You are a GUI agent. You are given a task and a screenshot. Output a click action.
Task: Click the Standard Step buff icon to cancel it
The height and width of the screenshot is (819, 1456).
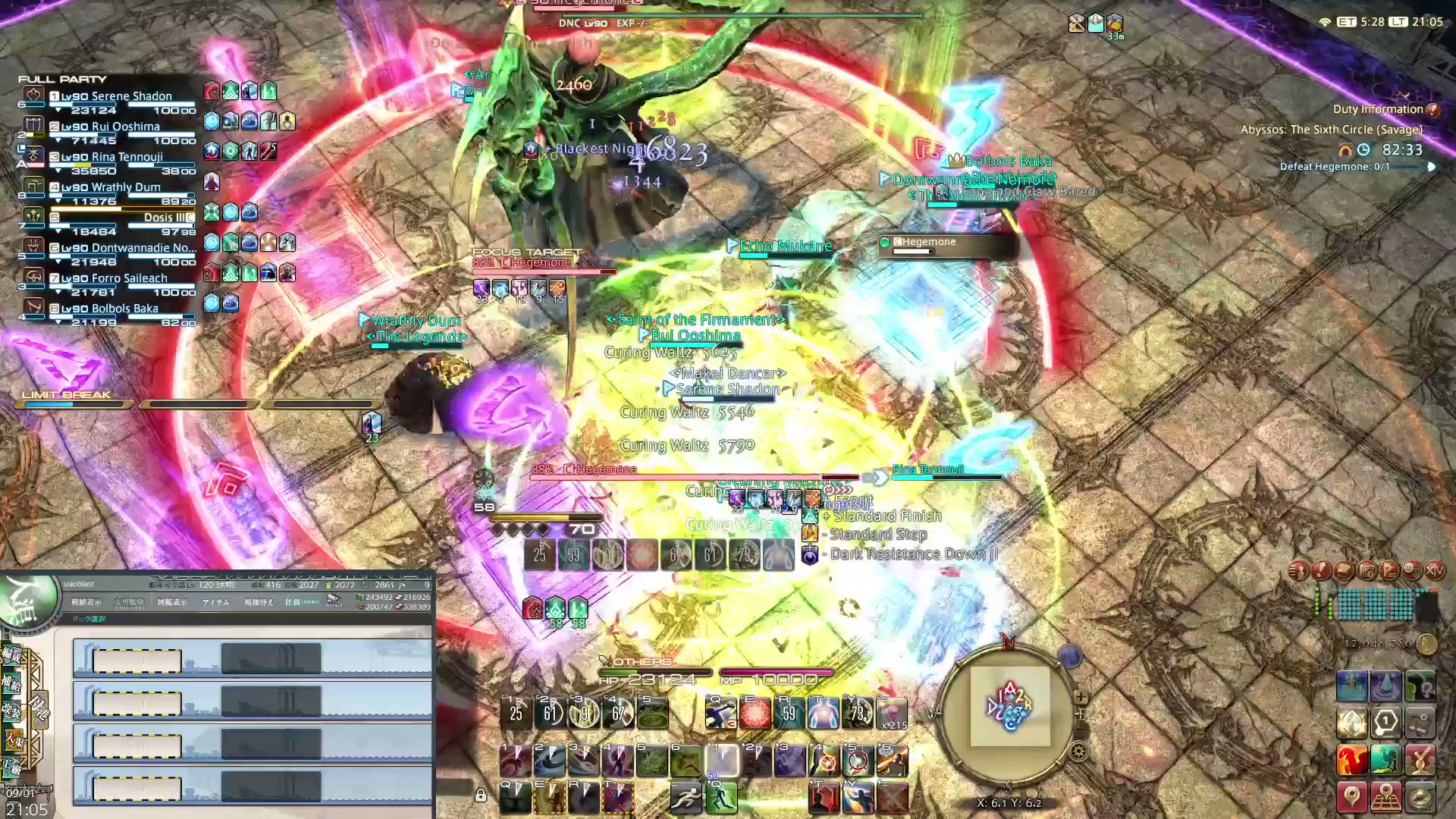coord(810,533)
